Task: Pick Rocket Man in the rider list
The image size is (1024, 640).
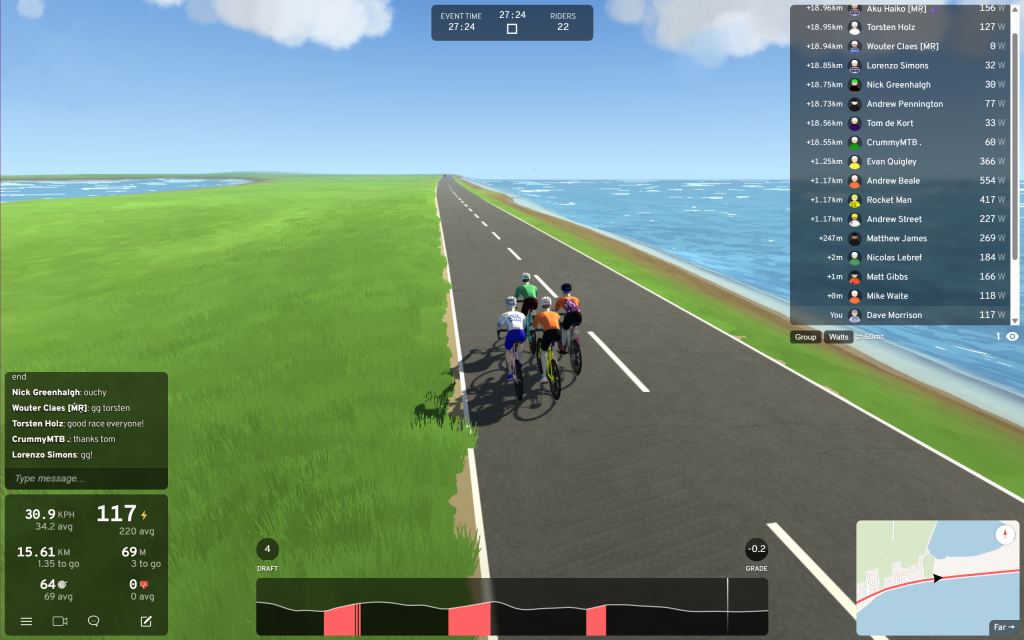Action: tap(900, 200)
